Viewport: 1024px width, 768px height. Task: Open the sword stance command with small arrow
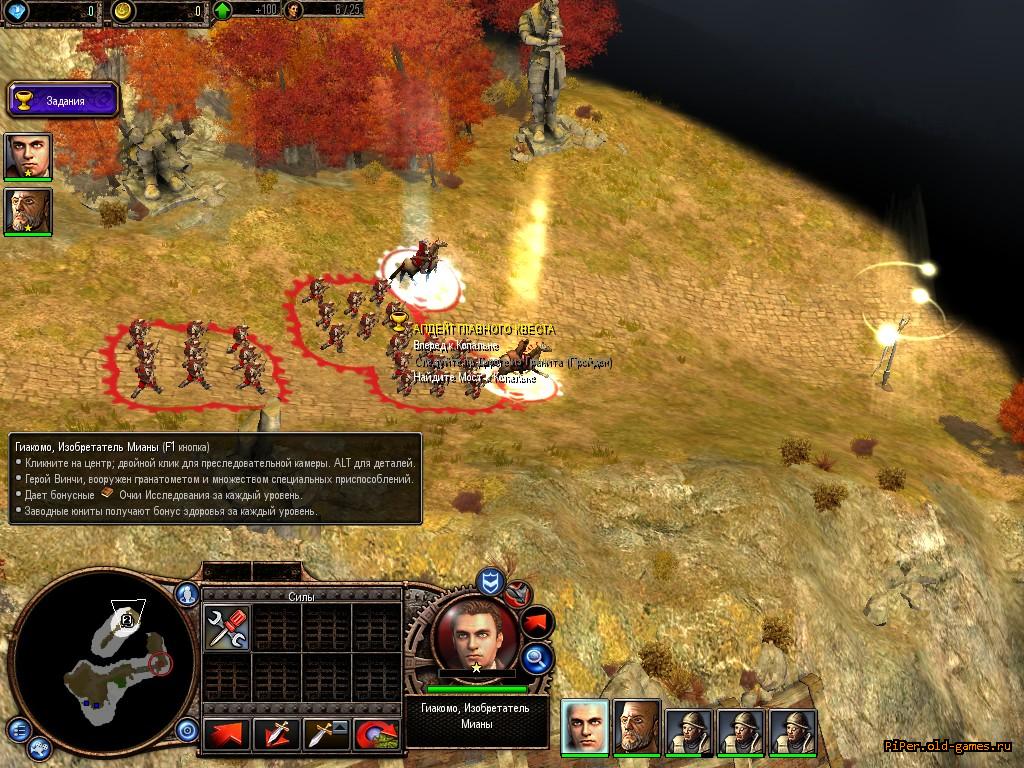327,736
